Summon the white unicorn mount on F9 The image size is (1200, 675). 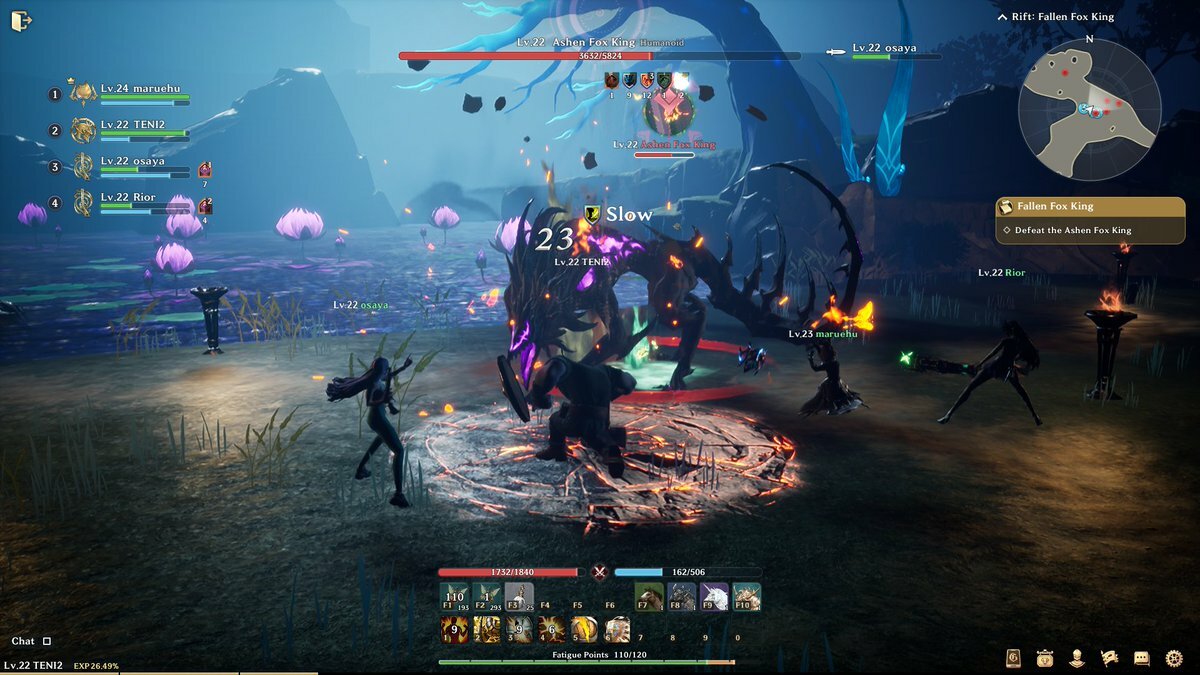click(x=713, y=597)
